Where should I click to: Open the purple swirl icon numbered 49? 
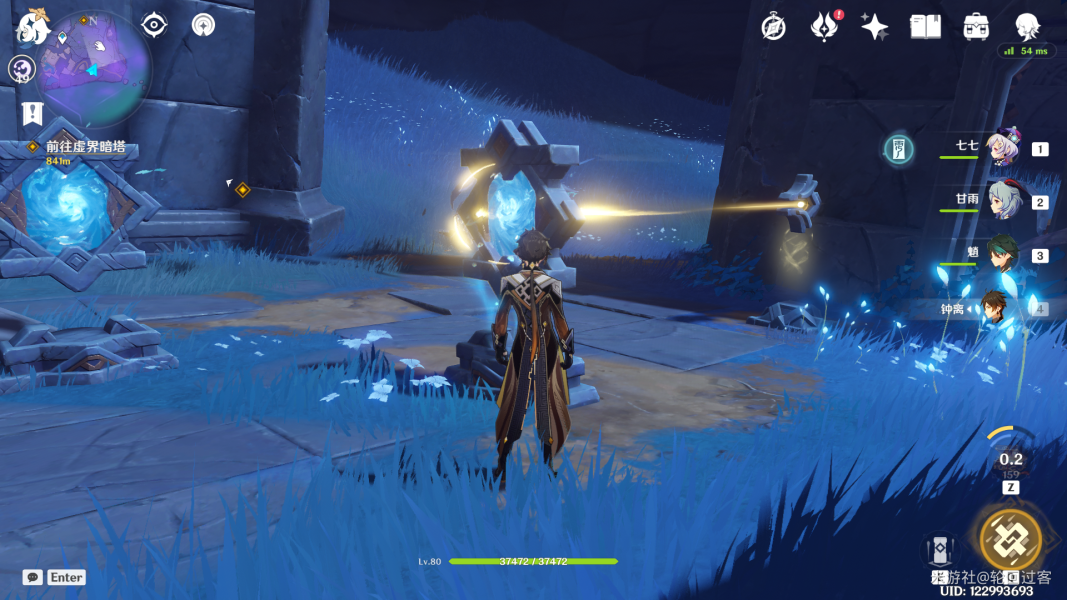click(22, 69)
